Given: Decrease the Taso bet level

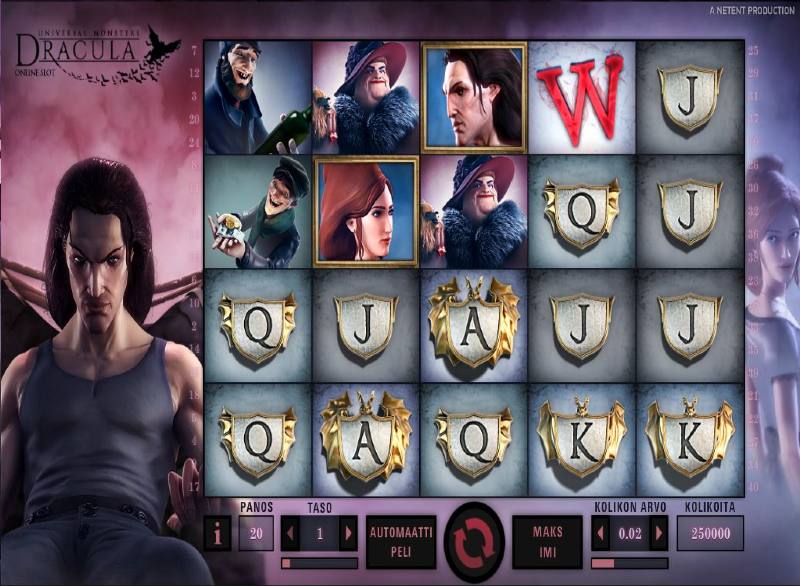Looking at the screenshot, I should pyautogui.click(x=290, y=533).
